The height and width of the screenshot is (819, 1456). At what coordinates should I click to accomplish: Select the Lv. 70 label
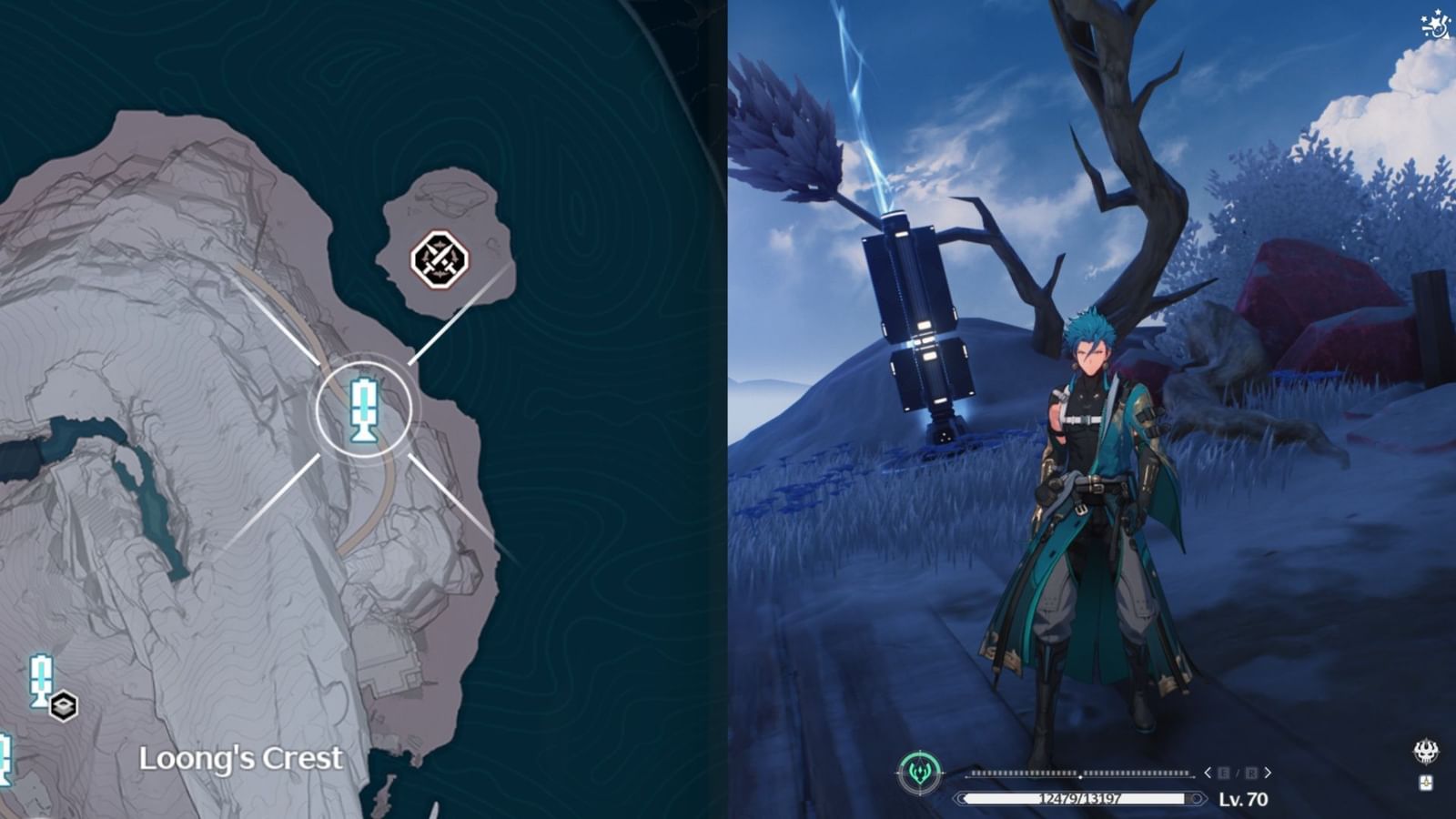(1244, 798)
